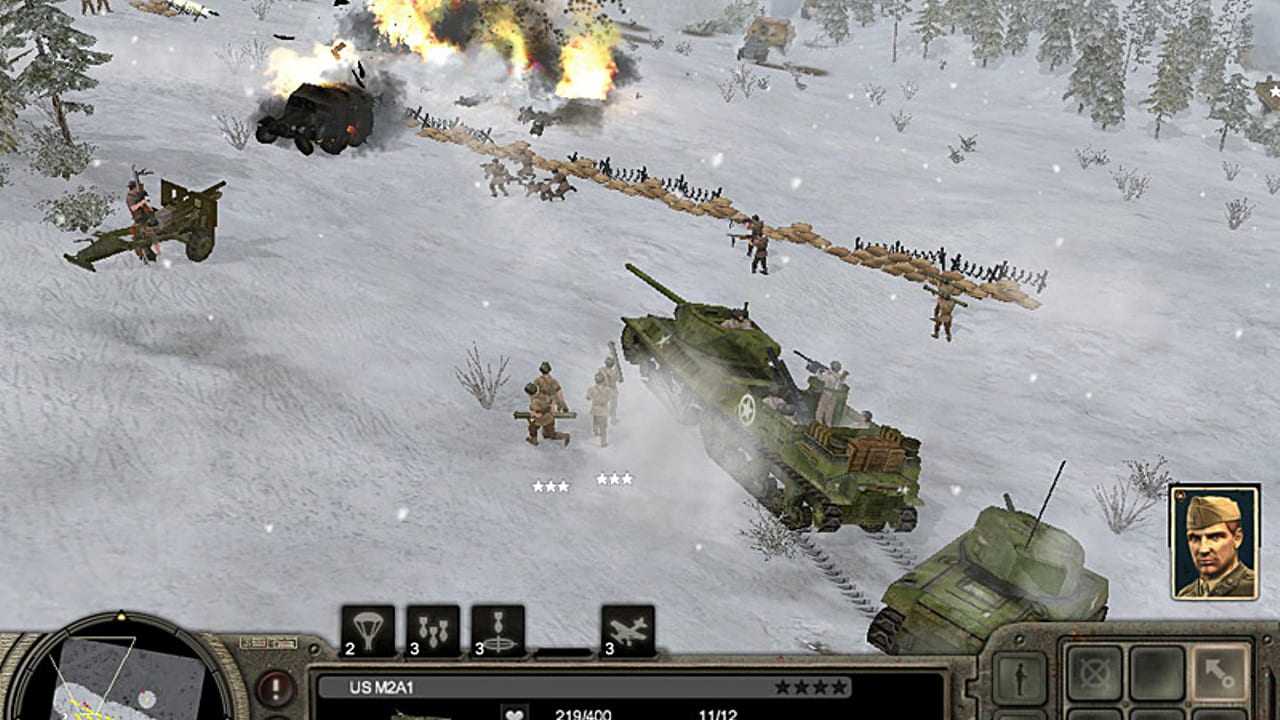Screen dimensions: 1280x720
Task: Activate the diagonal arrow move command
Action: tap(1221, 673)
